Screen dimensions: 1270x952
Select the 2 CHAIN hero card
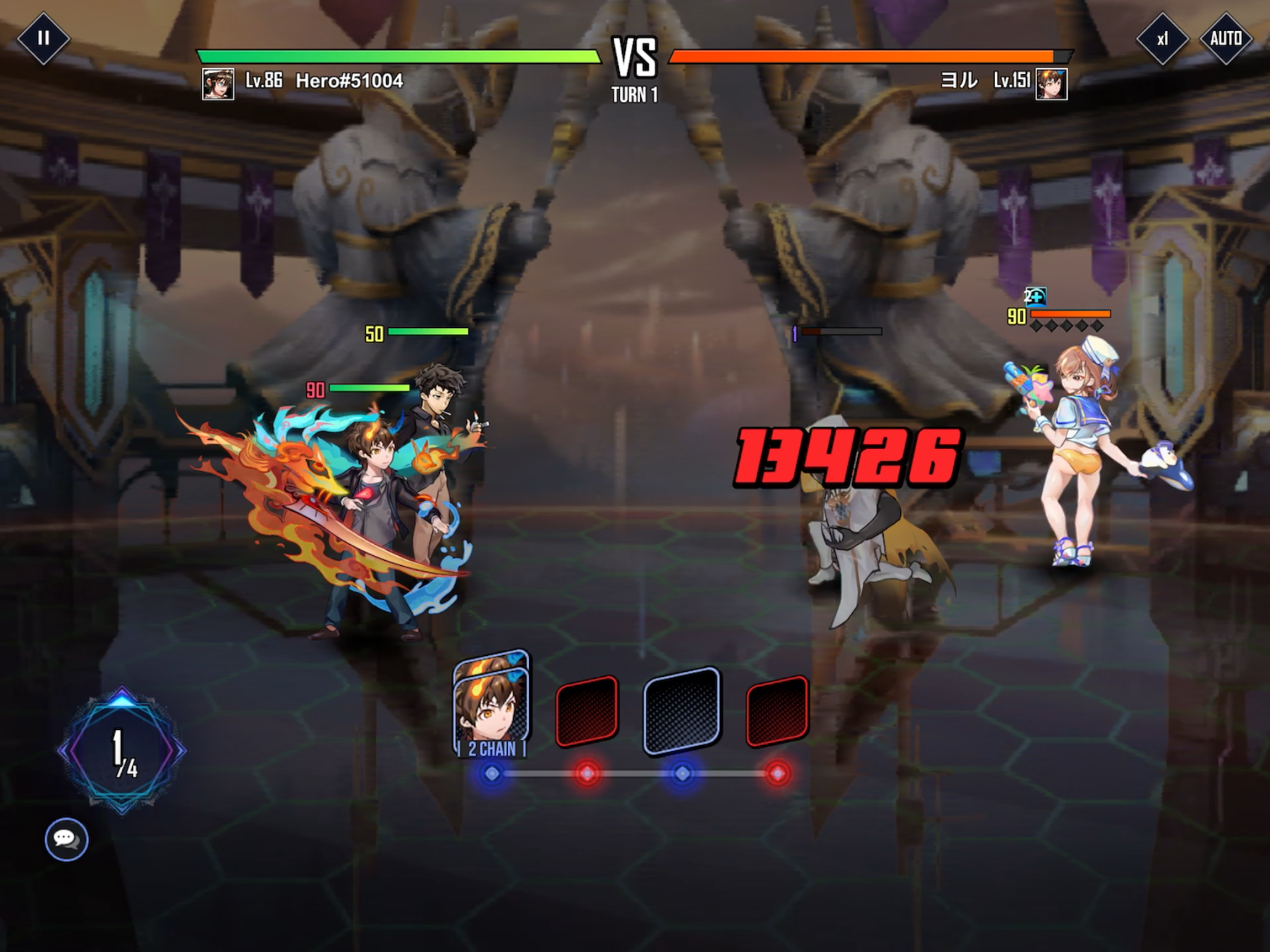click(x=492, y=705)
